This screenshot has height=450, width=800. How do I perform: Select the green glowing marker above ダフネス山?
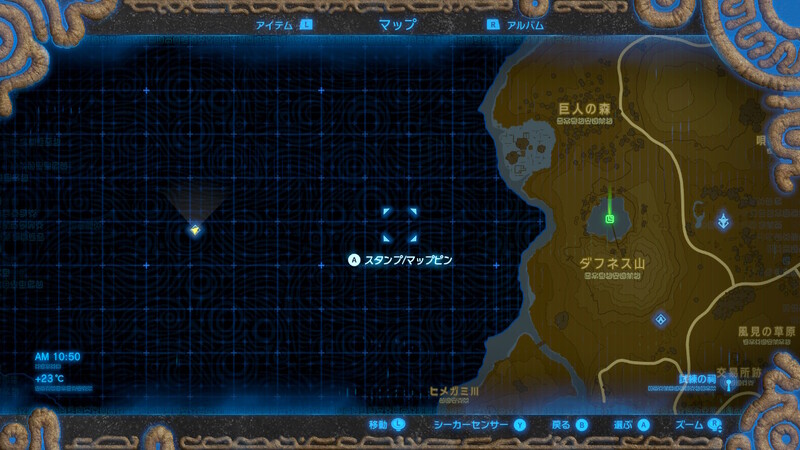[610, 218]
